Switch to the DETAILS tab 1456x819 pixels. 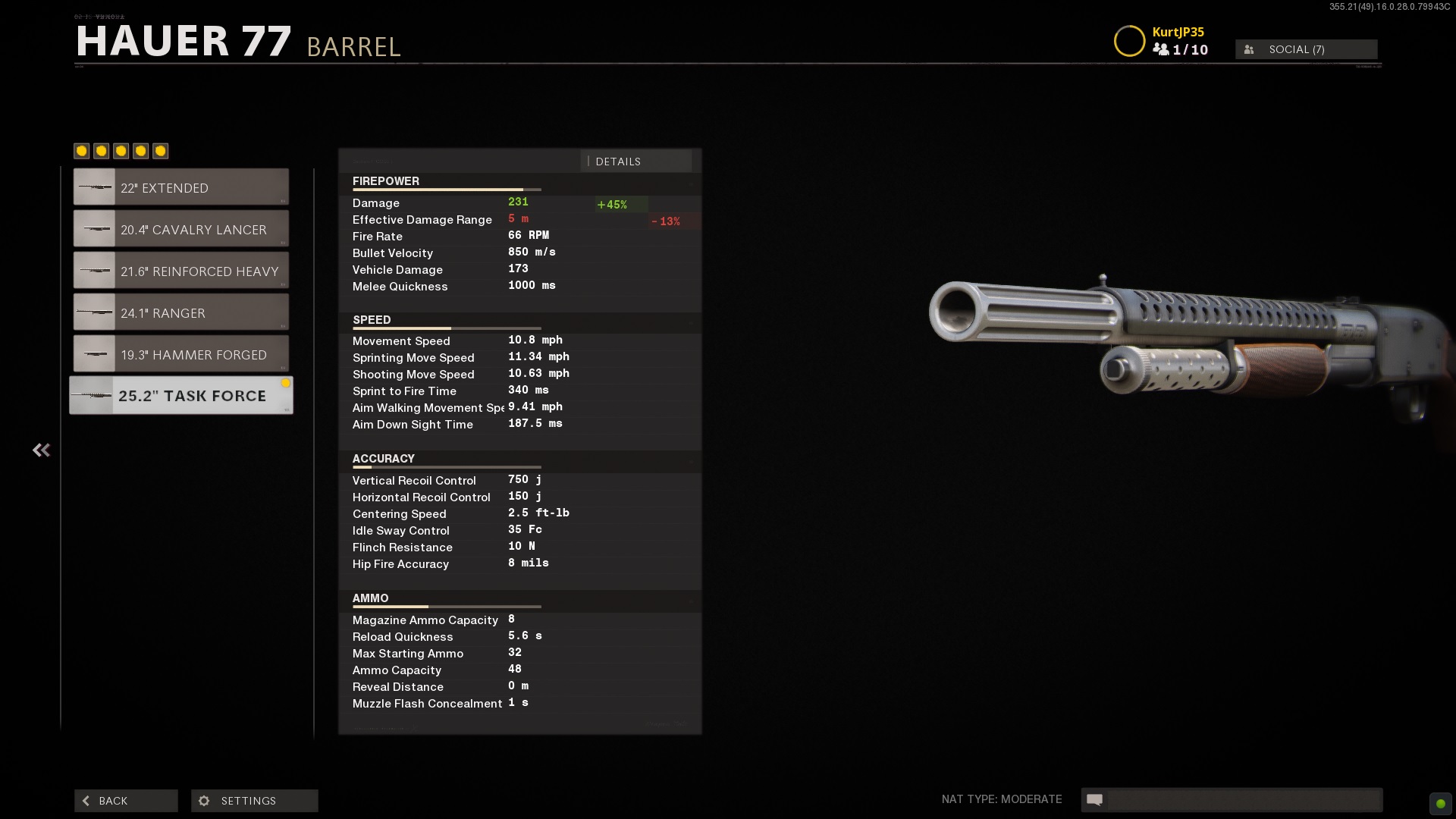pos(618,161)
